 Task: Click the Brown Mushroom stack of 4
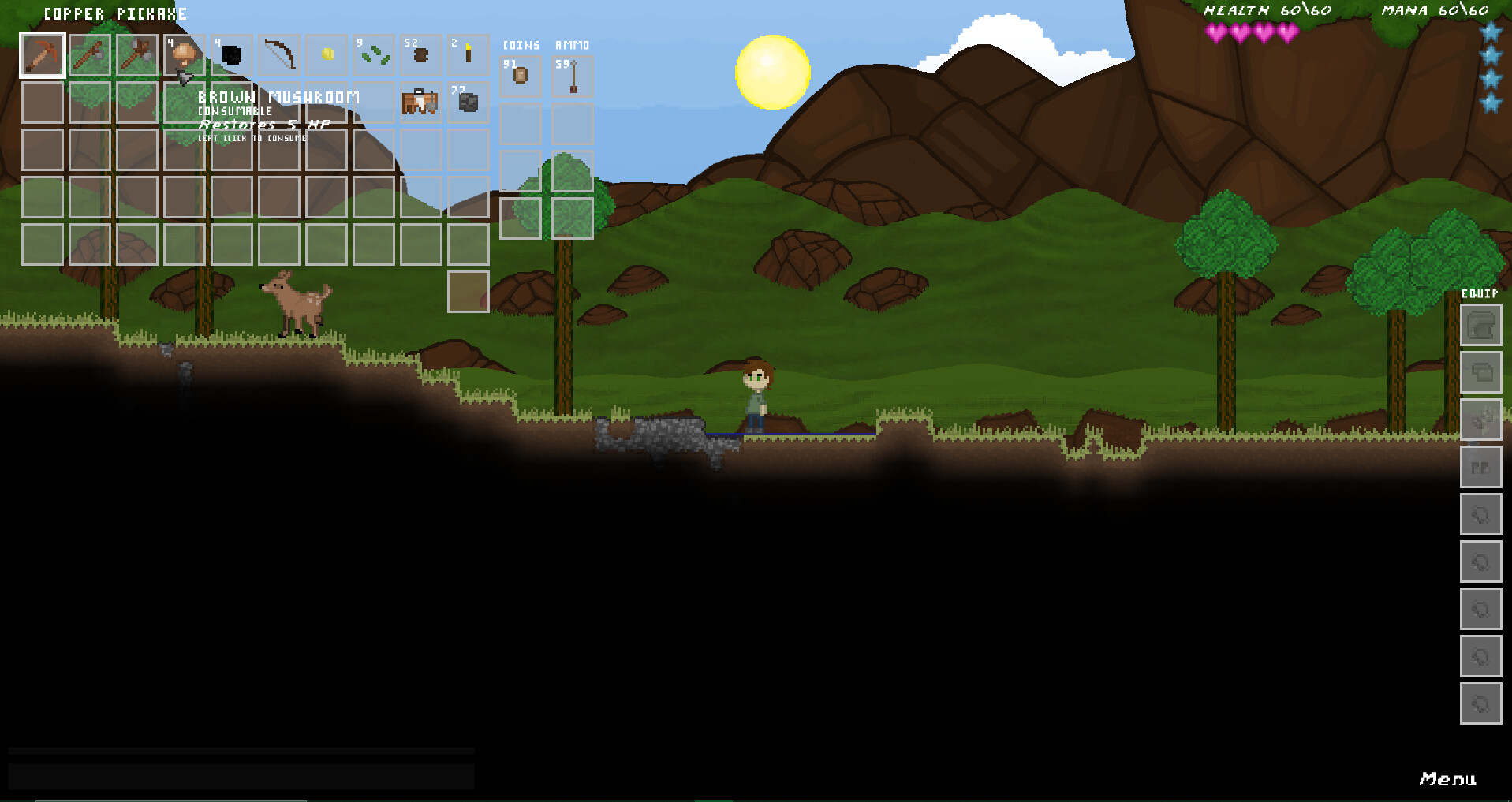184,55
